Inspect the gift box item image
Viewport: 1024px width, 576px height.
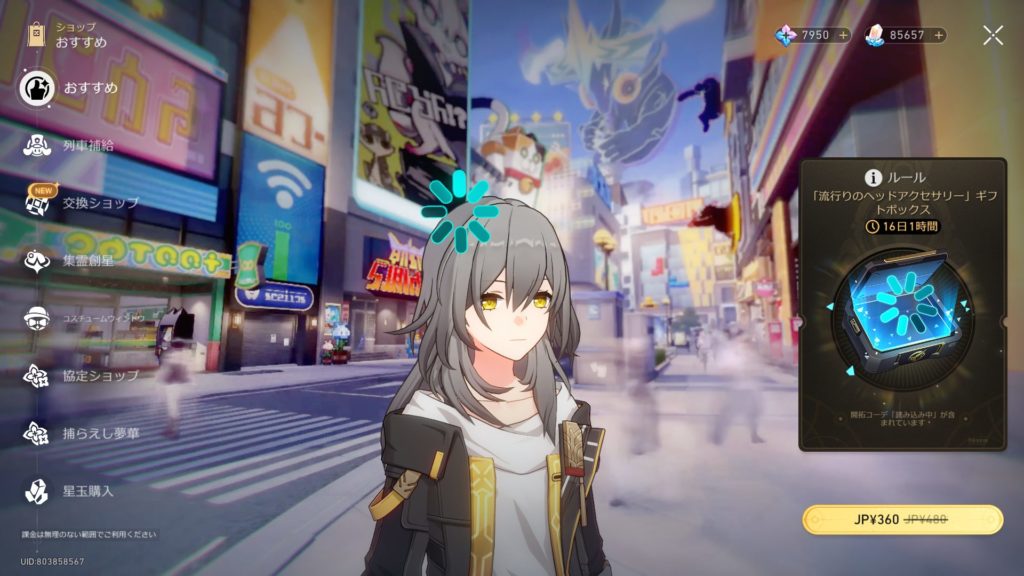[x=901, y=309]
